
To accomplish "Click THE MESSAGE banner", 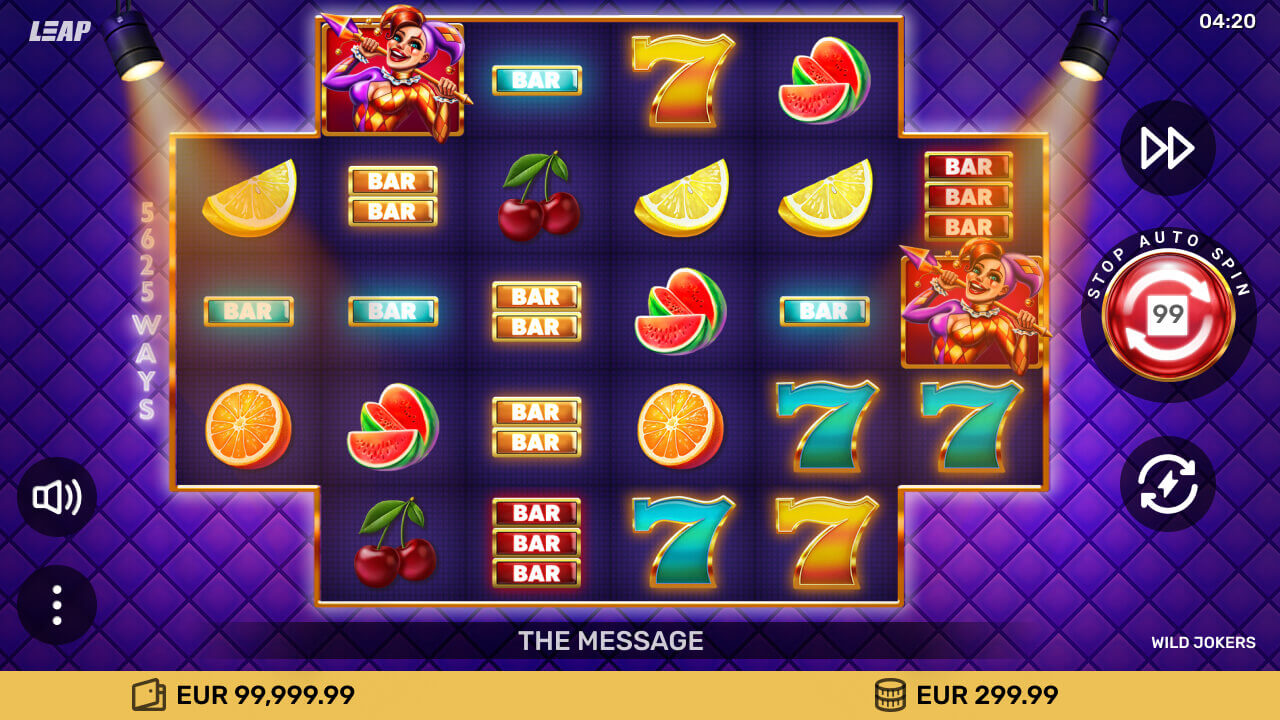I will pos(610,641).
